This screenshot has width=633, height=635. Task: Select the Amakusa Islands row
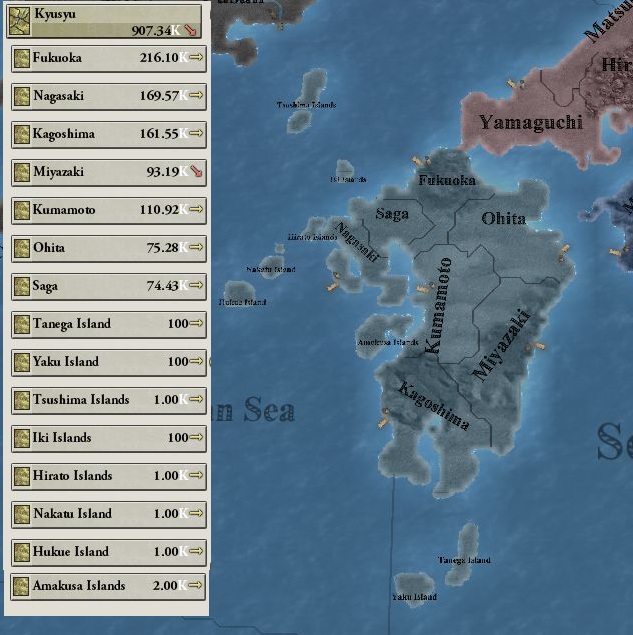[108, 586]
